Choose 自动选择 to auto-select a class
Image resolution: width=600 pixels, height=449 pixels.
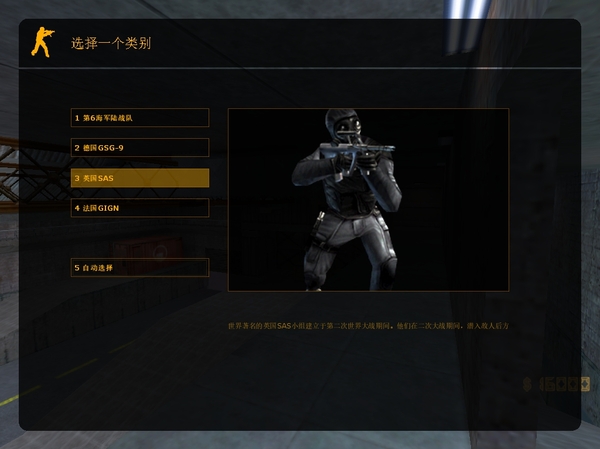139,268
